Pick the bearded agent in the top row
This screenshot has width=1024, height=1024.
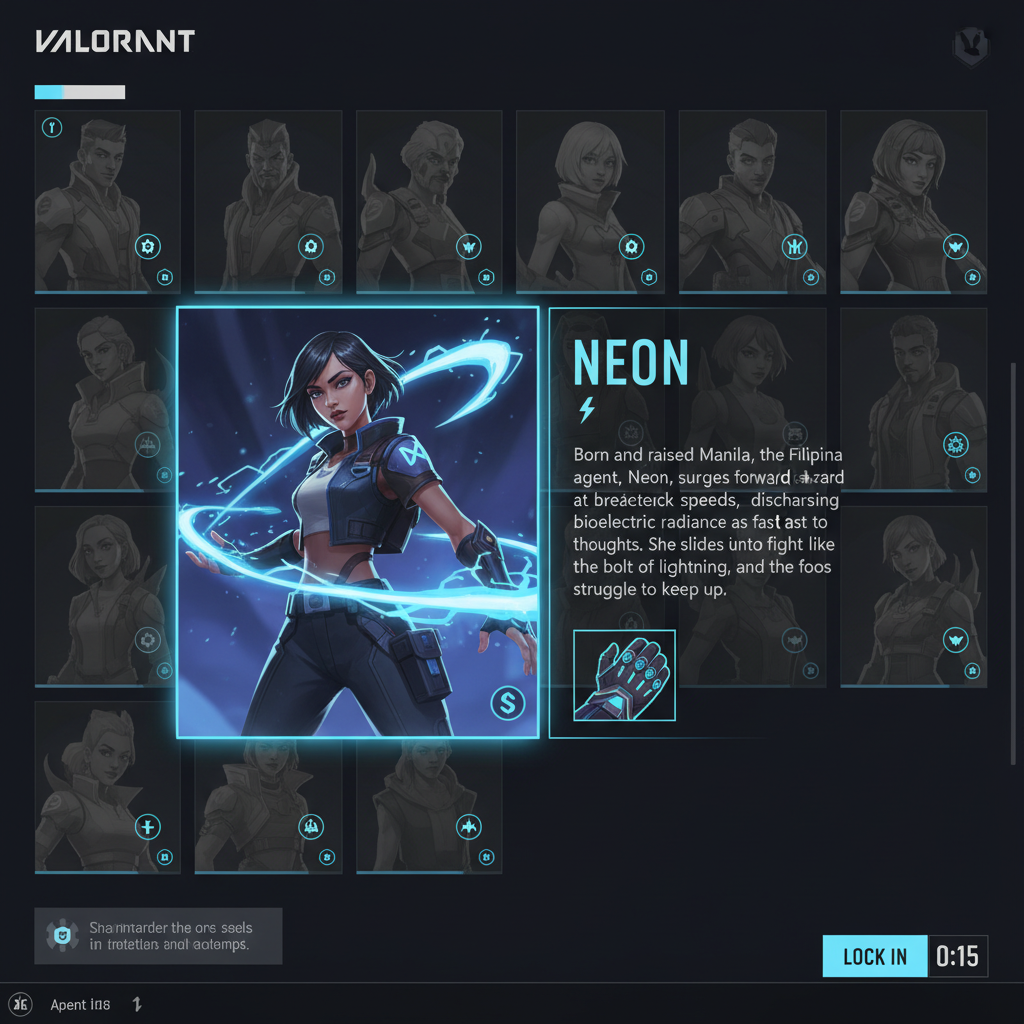430,201
